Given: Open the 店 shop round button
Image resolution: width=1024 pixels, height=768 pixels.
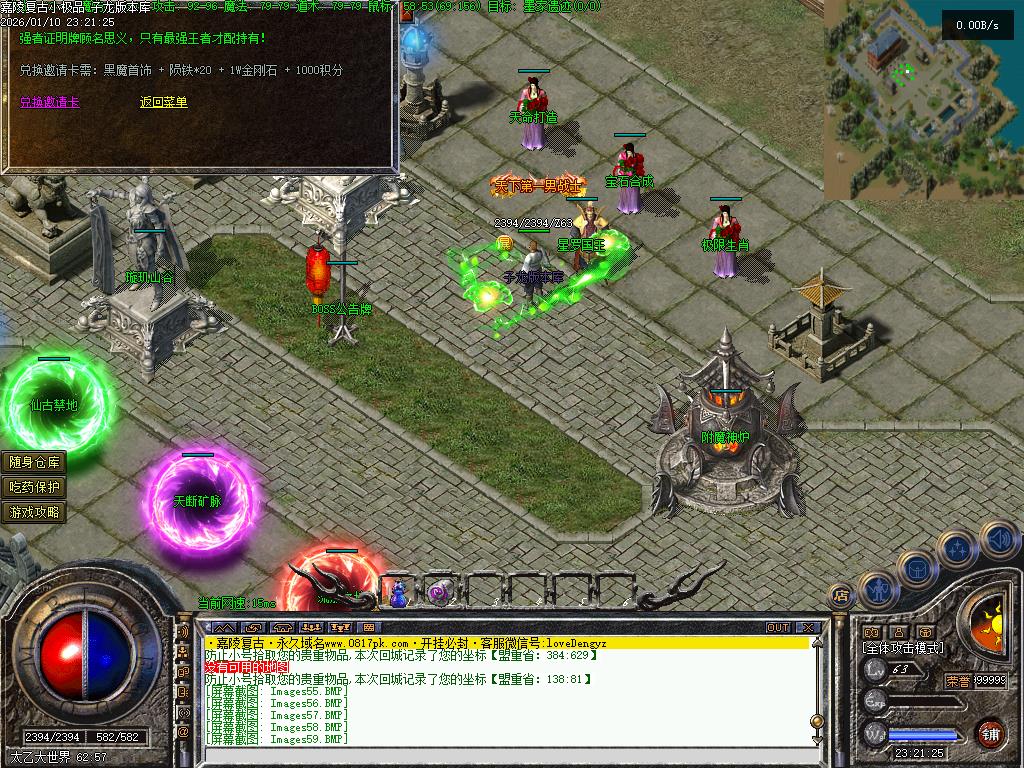Looking at the screenshot, I should pos(841,596).
